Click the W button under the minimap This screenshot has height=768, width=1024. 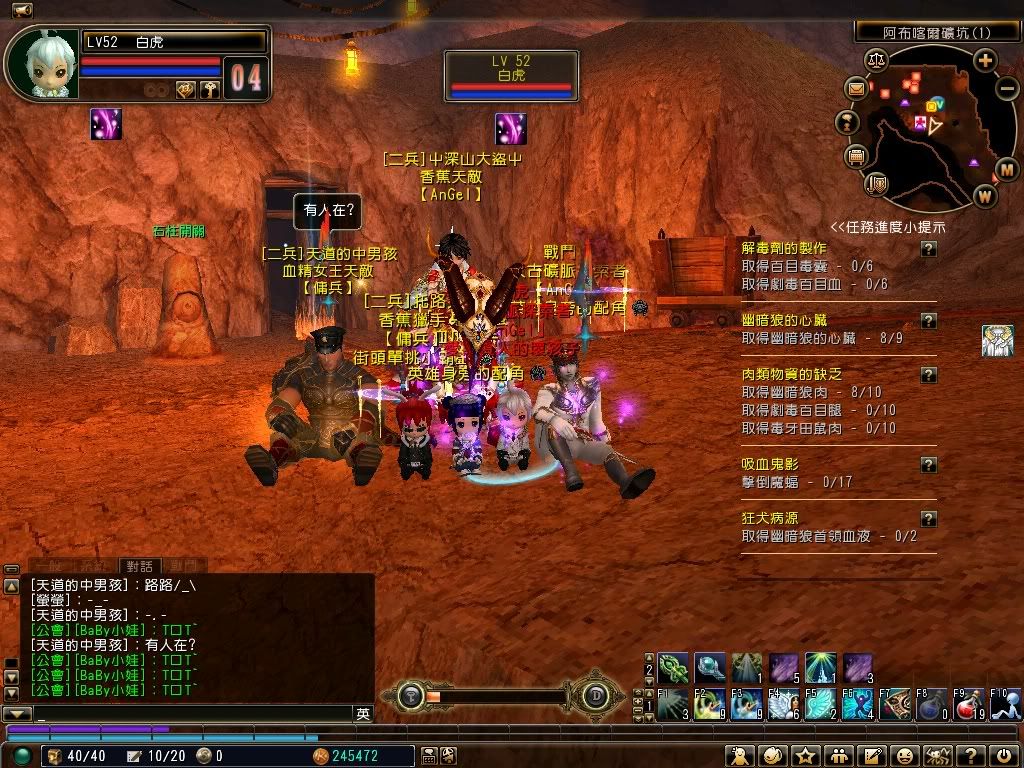[x=985, y=195]
